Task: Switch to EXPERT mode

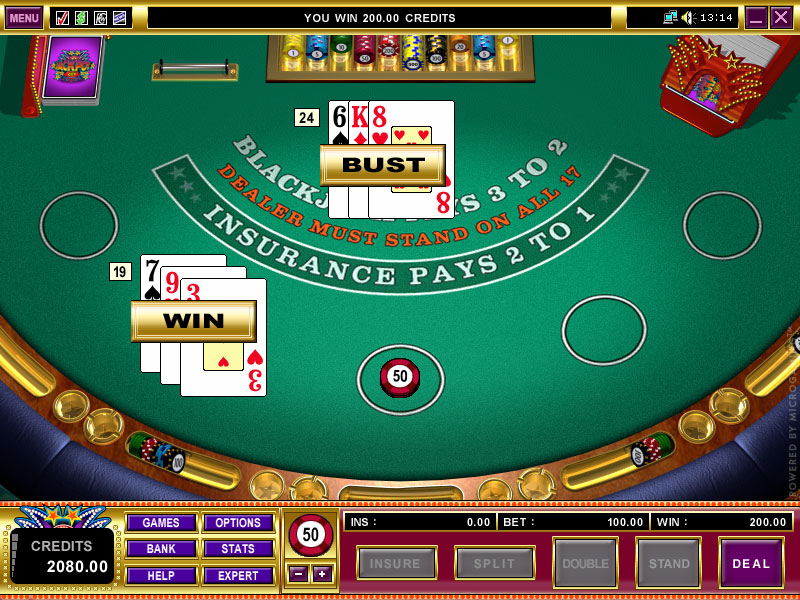Action: click(x=238, y=575)
